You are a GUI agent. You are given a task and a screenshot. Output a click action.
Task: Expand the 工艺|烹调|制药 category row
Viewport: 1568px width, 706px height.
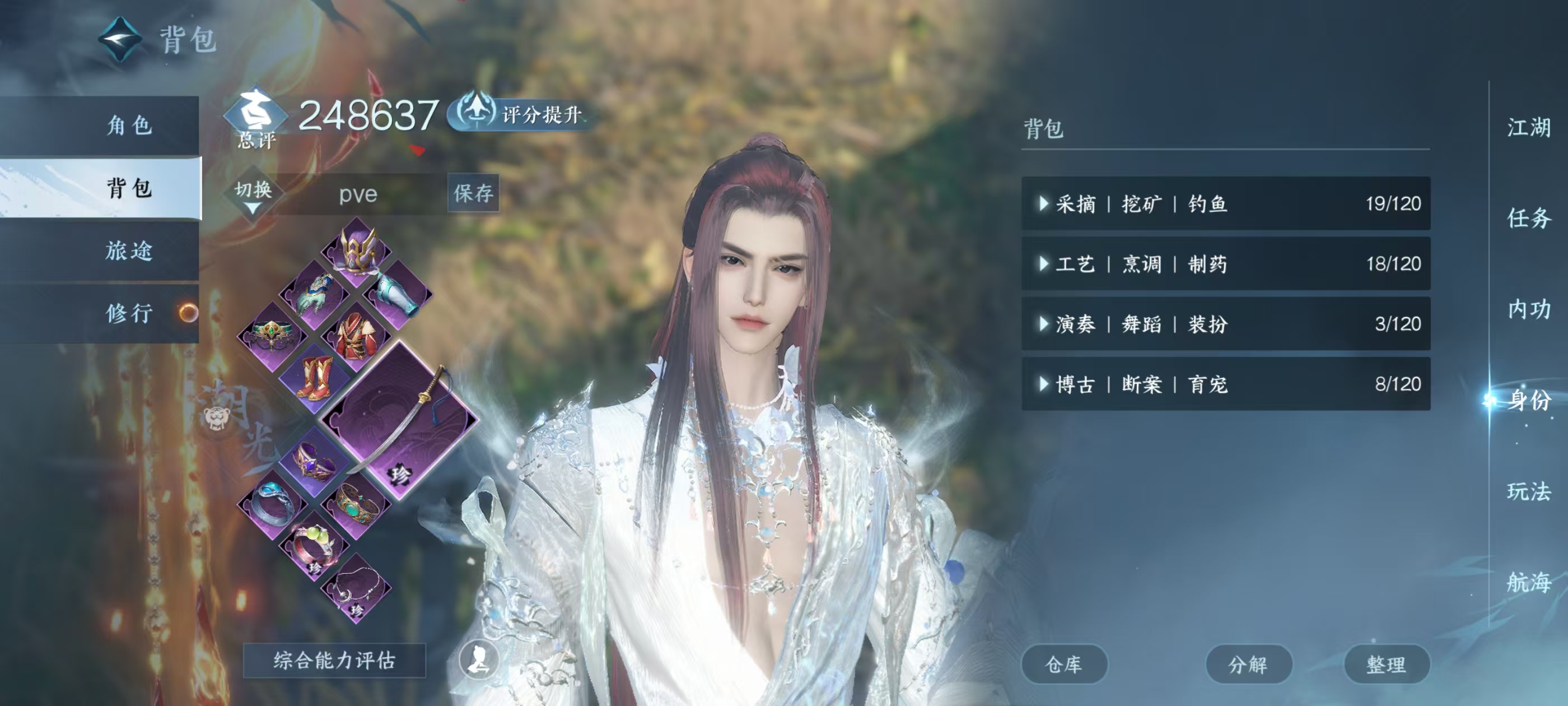[1043, 264]
